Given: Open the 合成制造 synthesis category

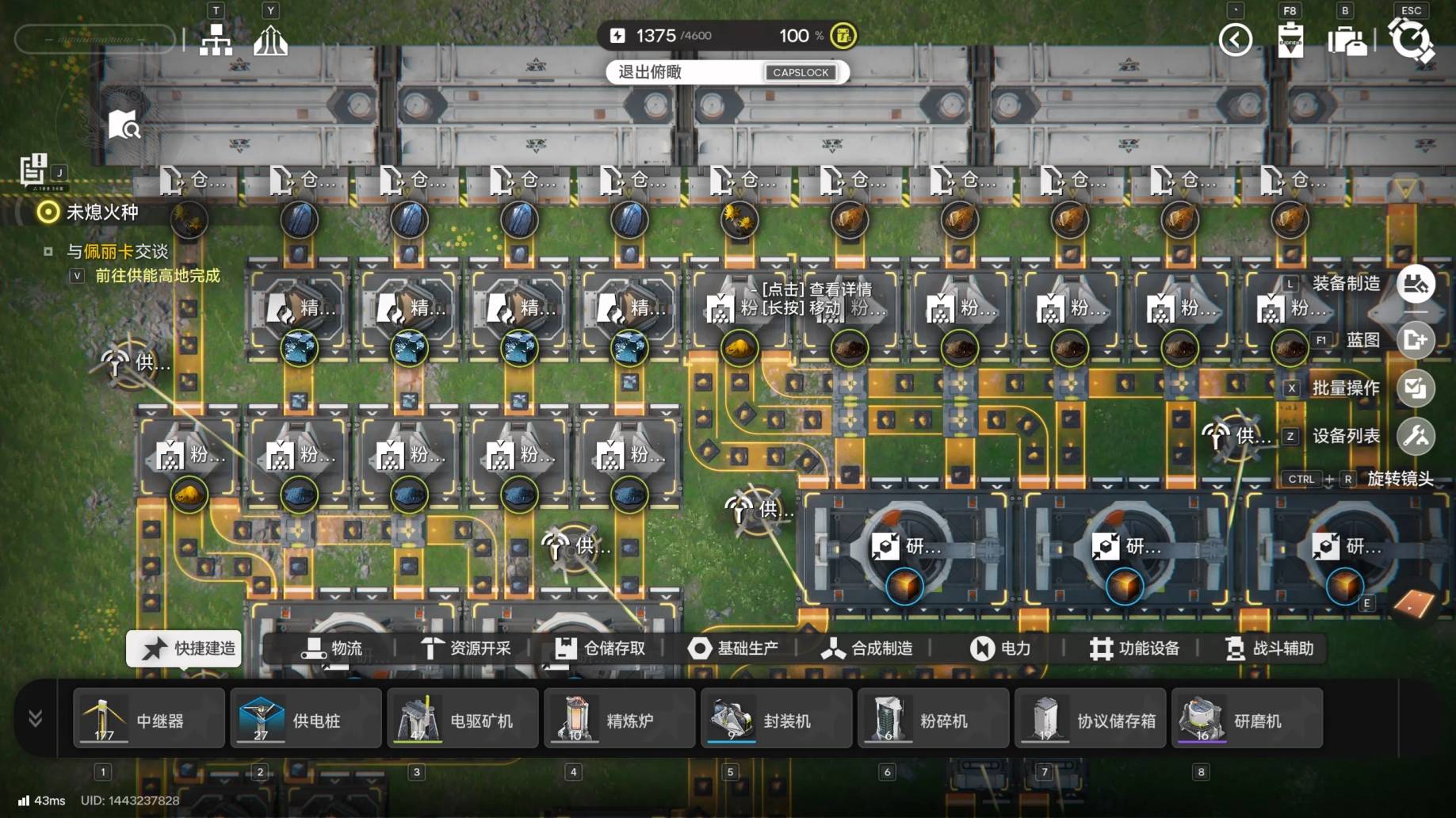Looking at the screenshot, I should pos(866,648).
